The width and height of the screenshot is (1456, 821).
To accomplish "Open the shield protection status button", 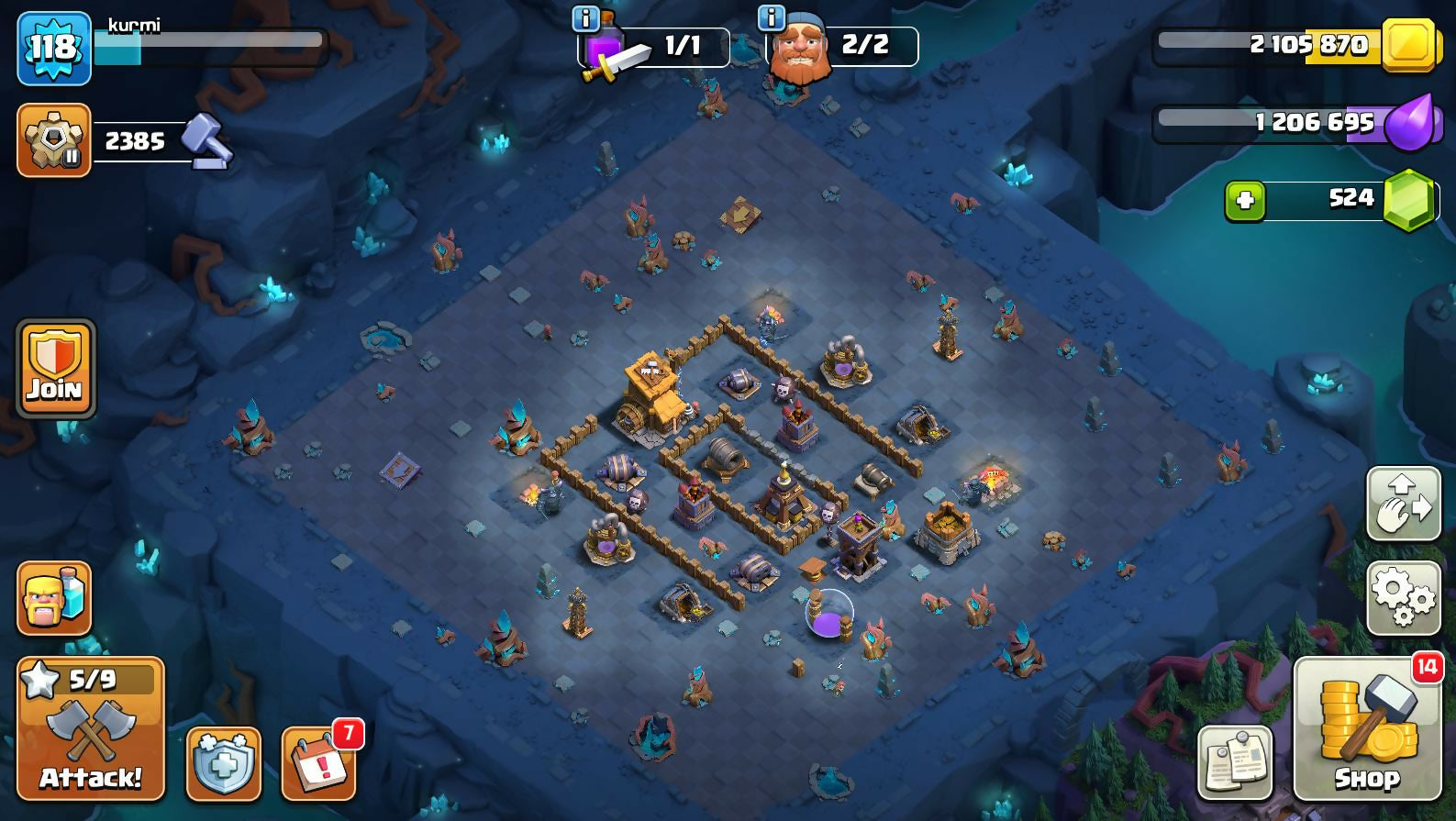I will 224,763.
